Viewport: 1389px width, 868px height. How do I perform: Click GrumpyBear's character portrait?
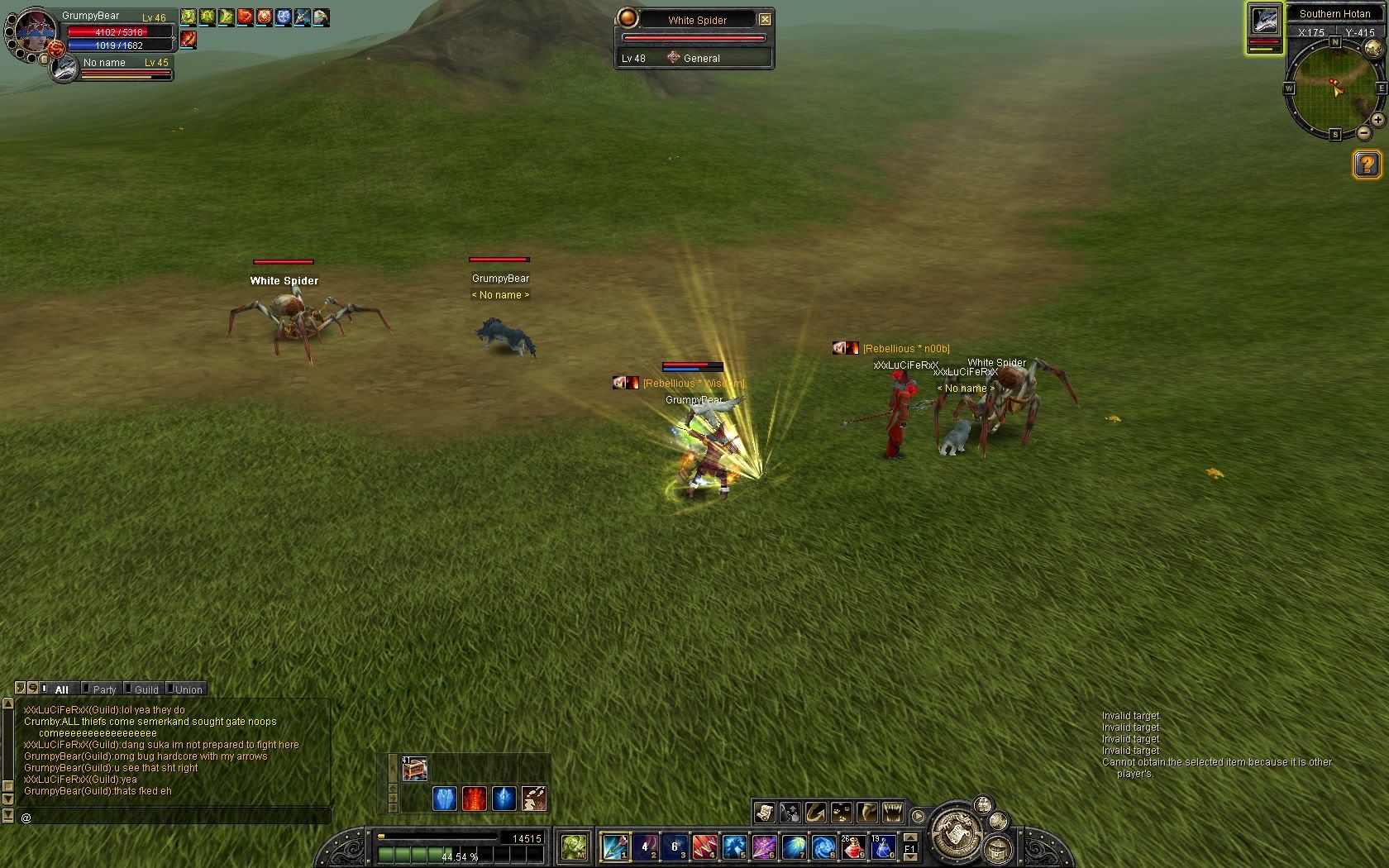pyautogui.click(x=35, y=31)
